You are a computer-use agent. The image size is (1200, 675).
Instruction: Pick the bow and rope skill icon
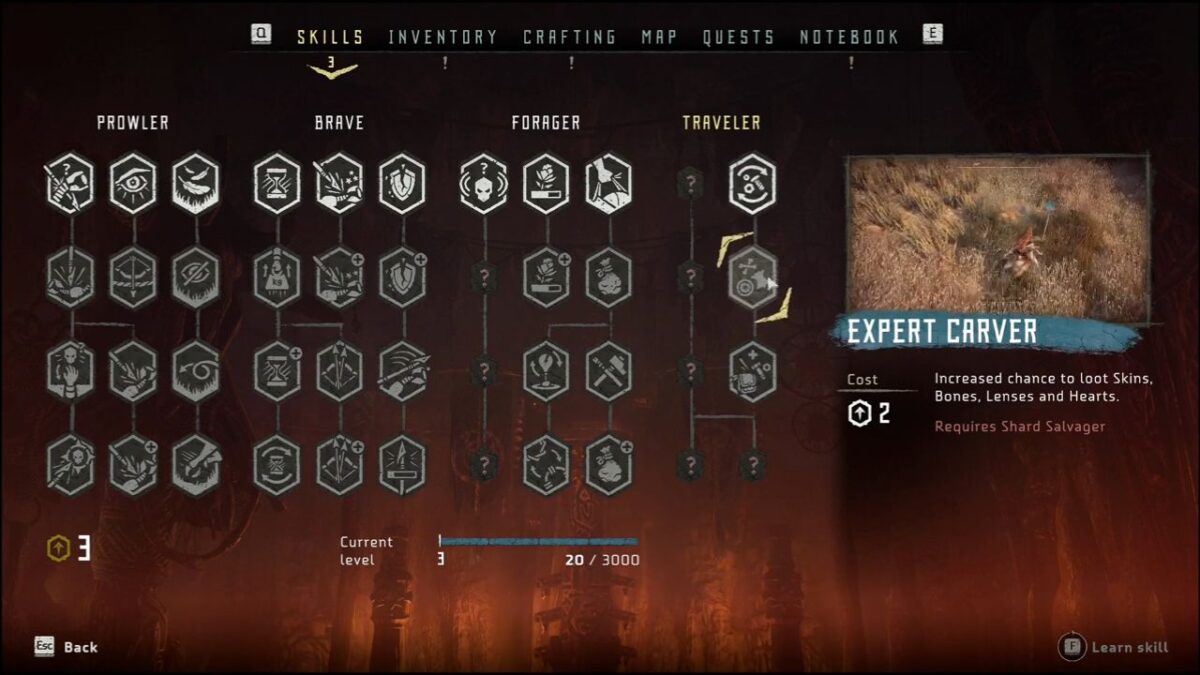[133, 276]
